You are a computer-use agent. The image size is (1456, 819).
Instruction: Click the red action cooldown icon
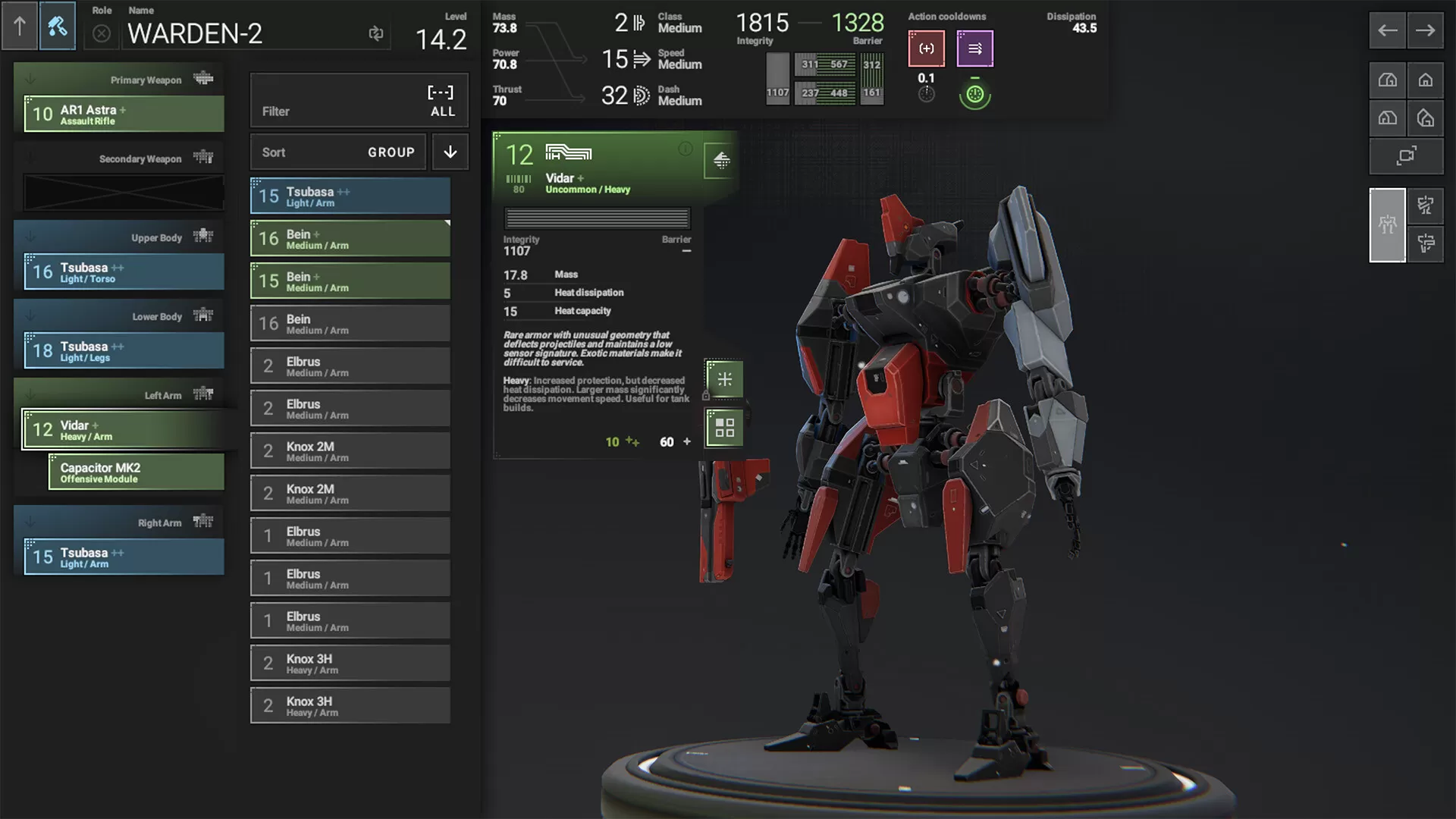click(926, 49)
